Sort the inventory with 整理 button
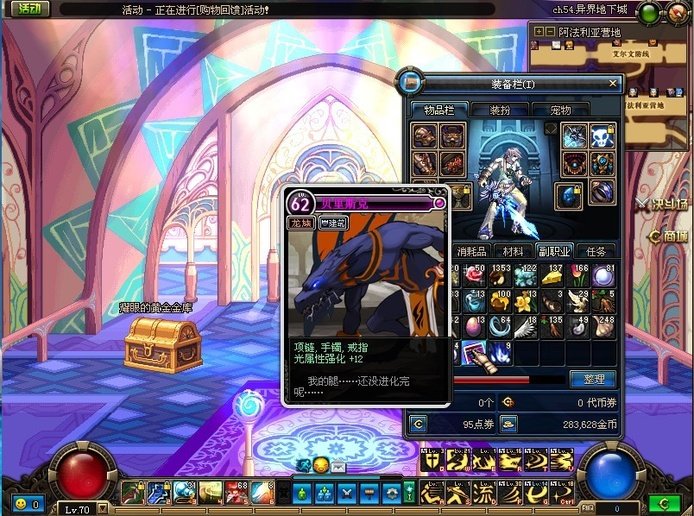This screenshot has height=516, width=694. pyautogui.click(x=592, y=379)
